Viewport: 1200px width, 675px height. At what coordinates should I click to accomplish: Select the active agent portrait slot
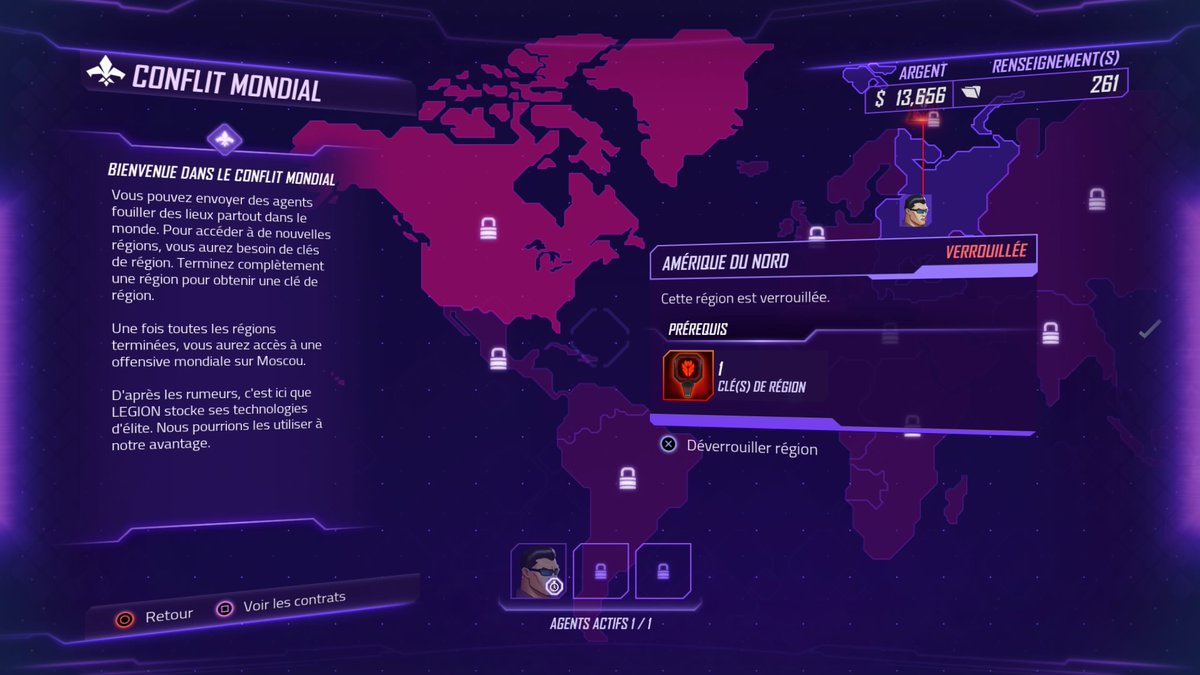coord(539,572)
